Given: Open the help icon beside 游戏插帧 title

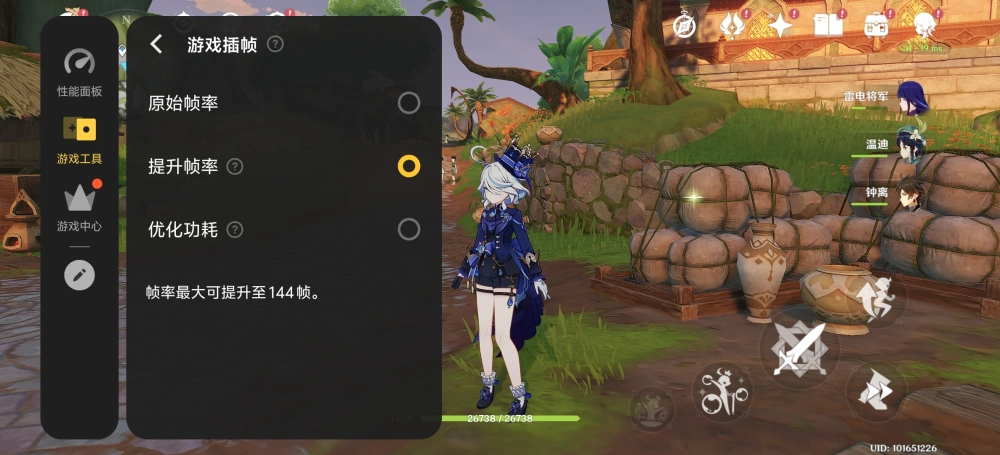Looking at the screenshot, I should pyautogui.click(x=275, y=44).
